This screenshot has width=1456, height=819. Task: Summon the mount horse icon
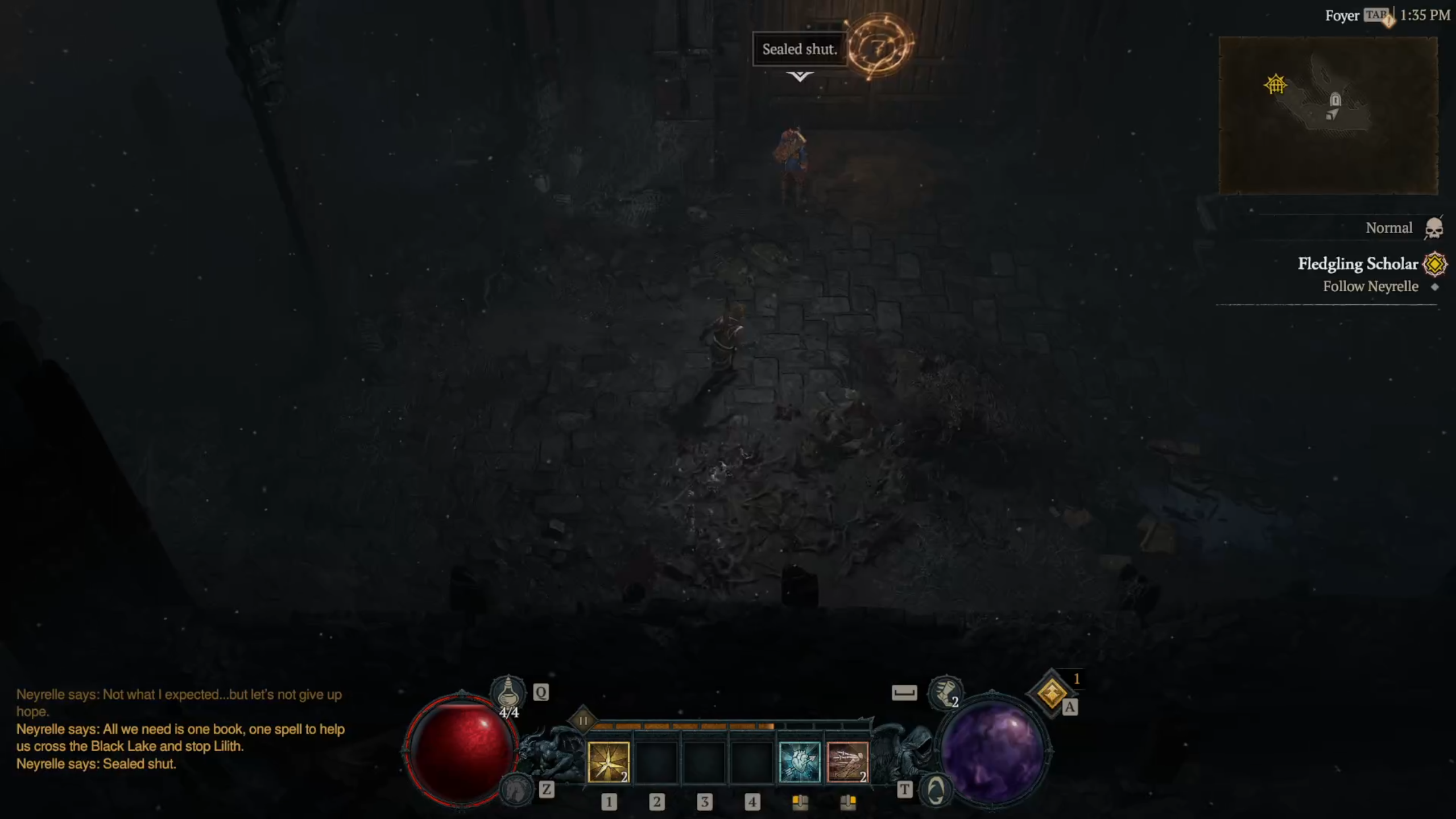tap(515, 789)
